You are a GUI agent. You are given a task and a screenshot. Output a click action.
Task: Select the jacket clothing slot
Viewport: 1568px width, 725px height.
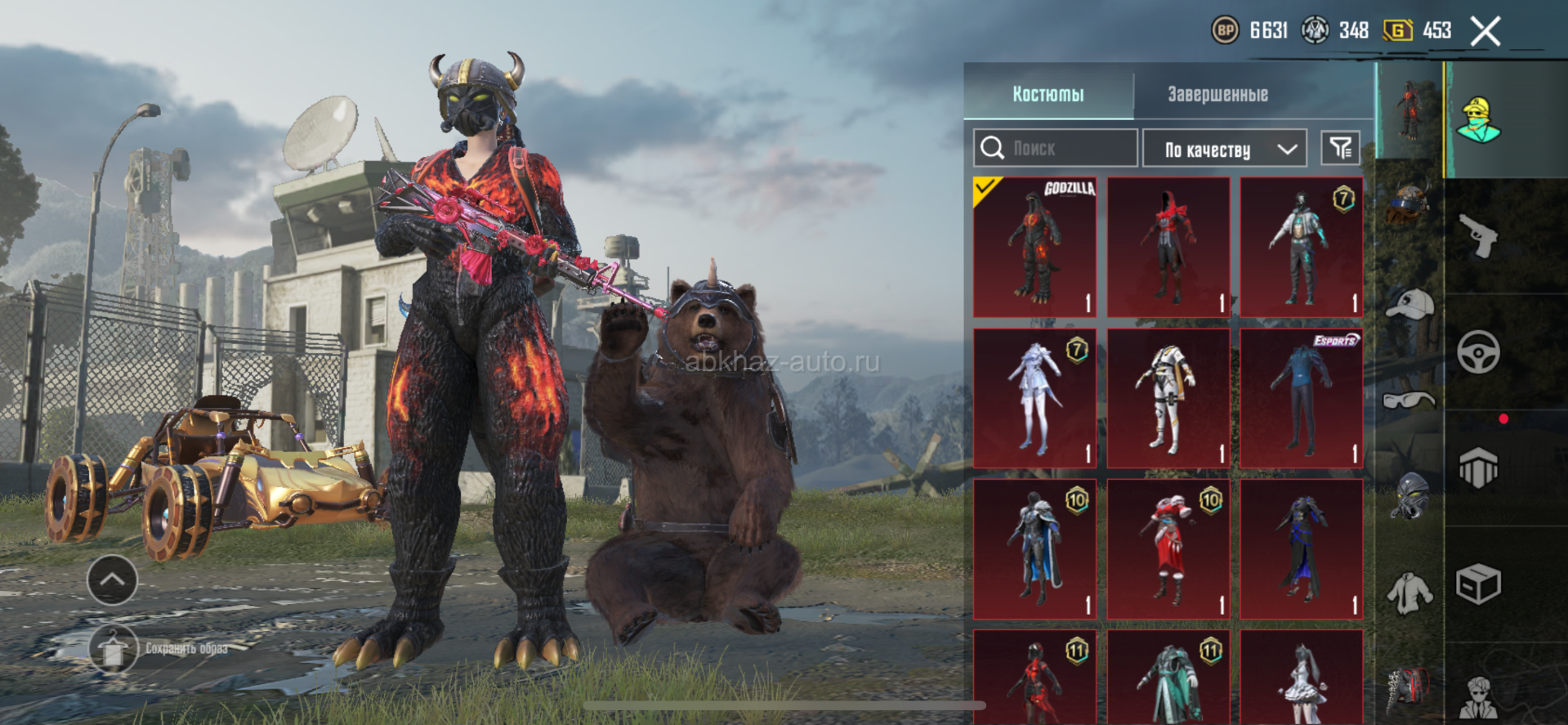point(1409,592)
